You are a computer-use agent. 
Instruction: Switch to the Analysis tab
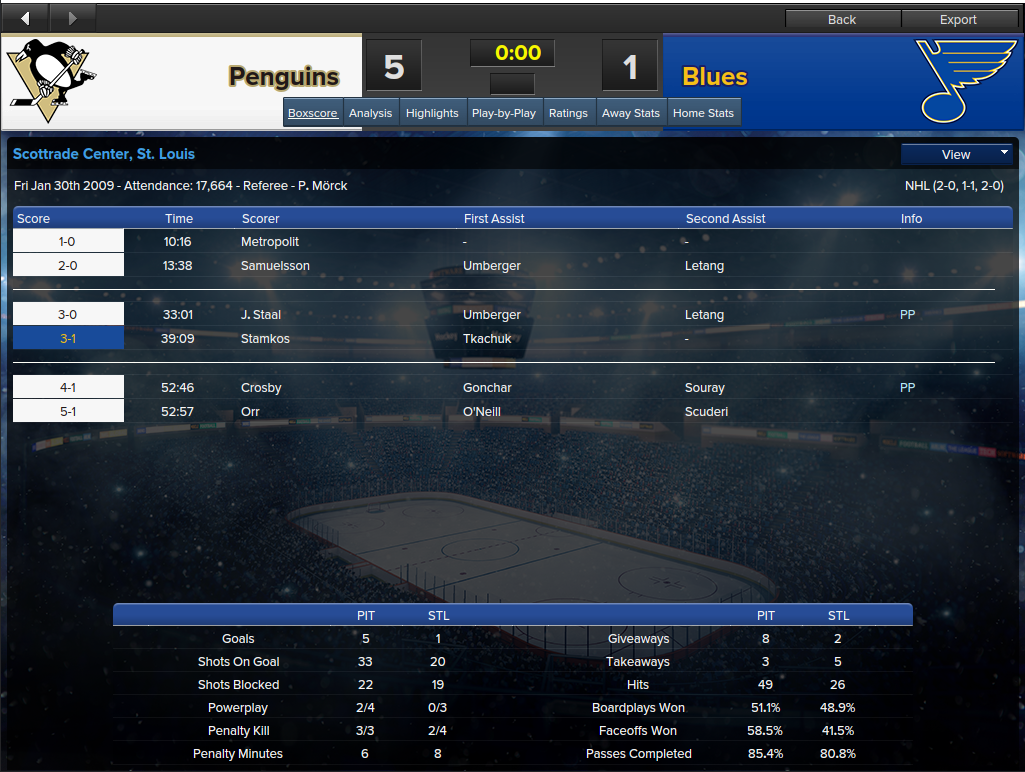pos(370,113)
